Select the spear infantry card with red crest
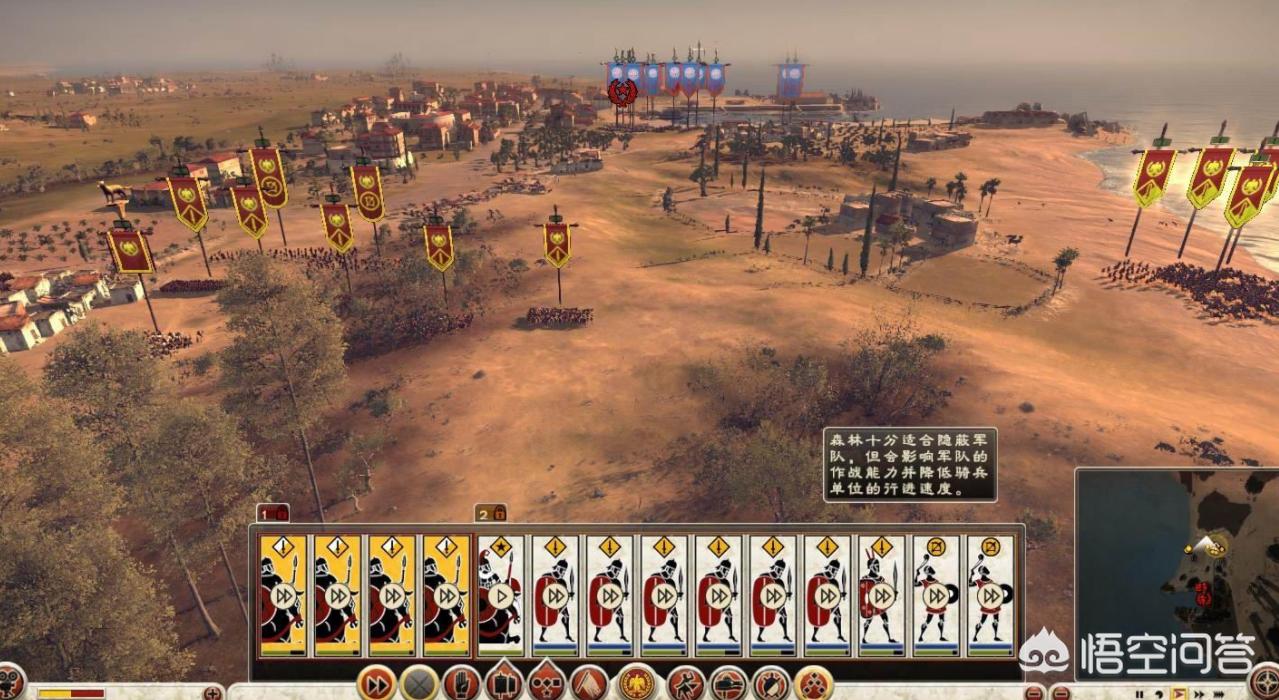This screenshot has width=1279, height=700. 881,594
